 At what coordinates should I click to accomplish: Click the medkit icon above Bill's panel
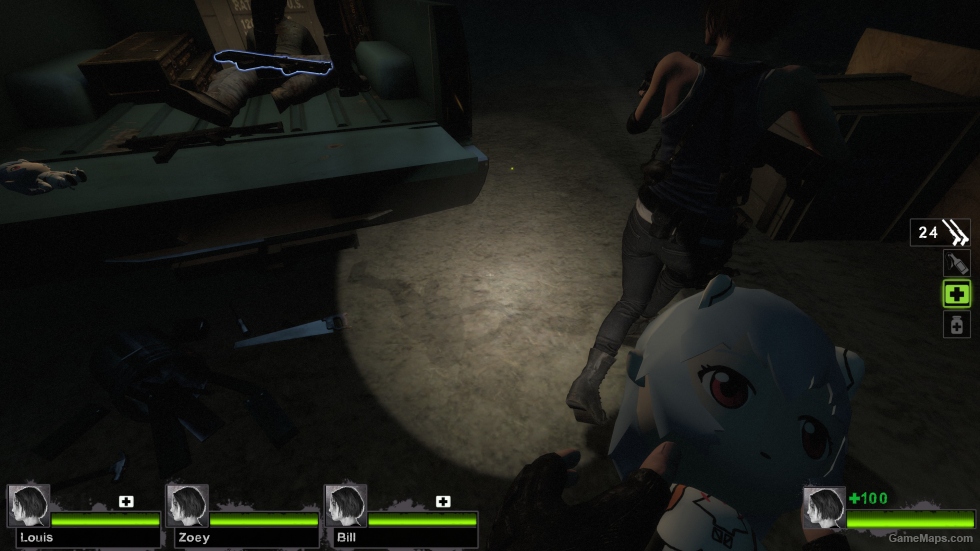point(443,501)
